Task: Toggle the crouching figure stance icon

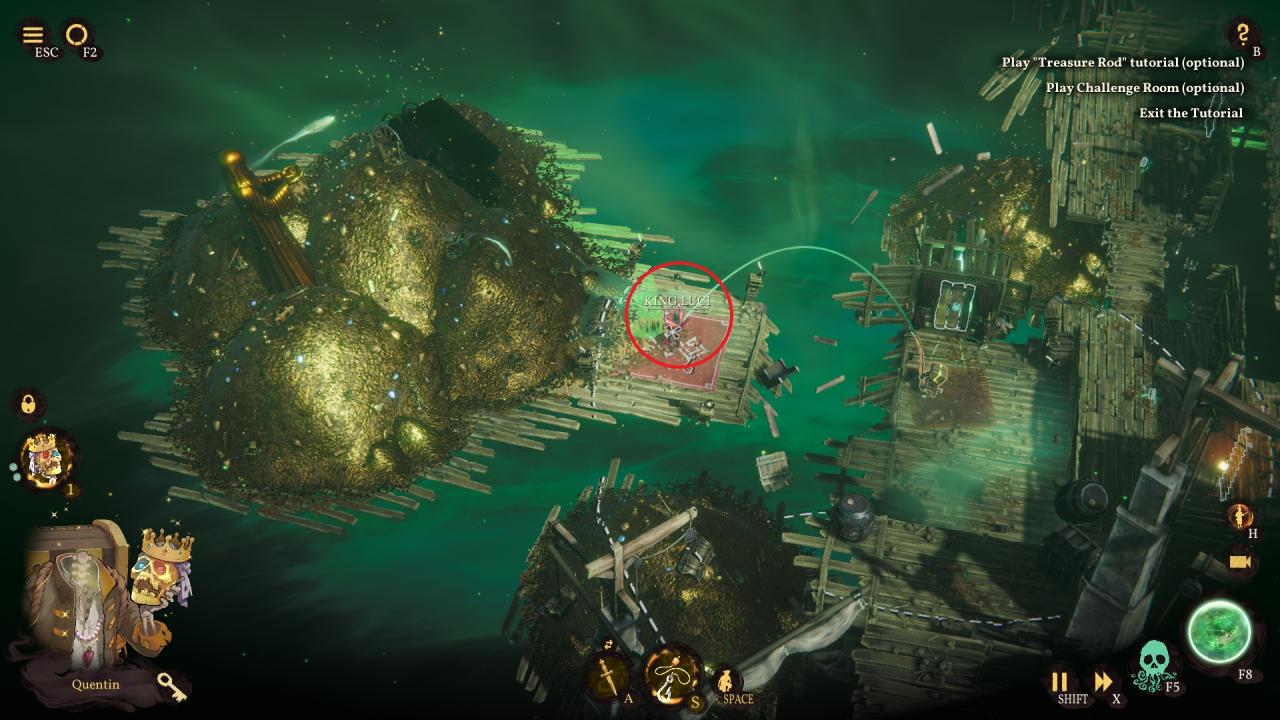Action: (727, 681)
